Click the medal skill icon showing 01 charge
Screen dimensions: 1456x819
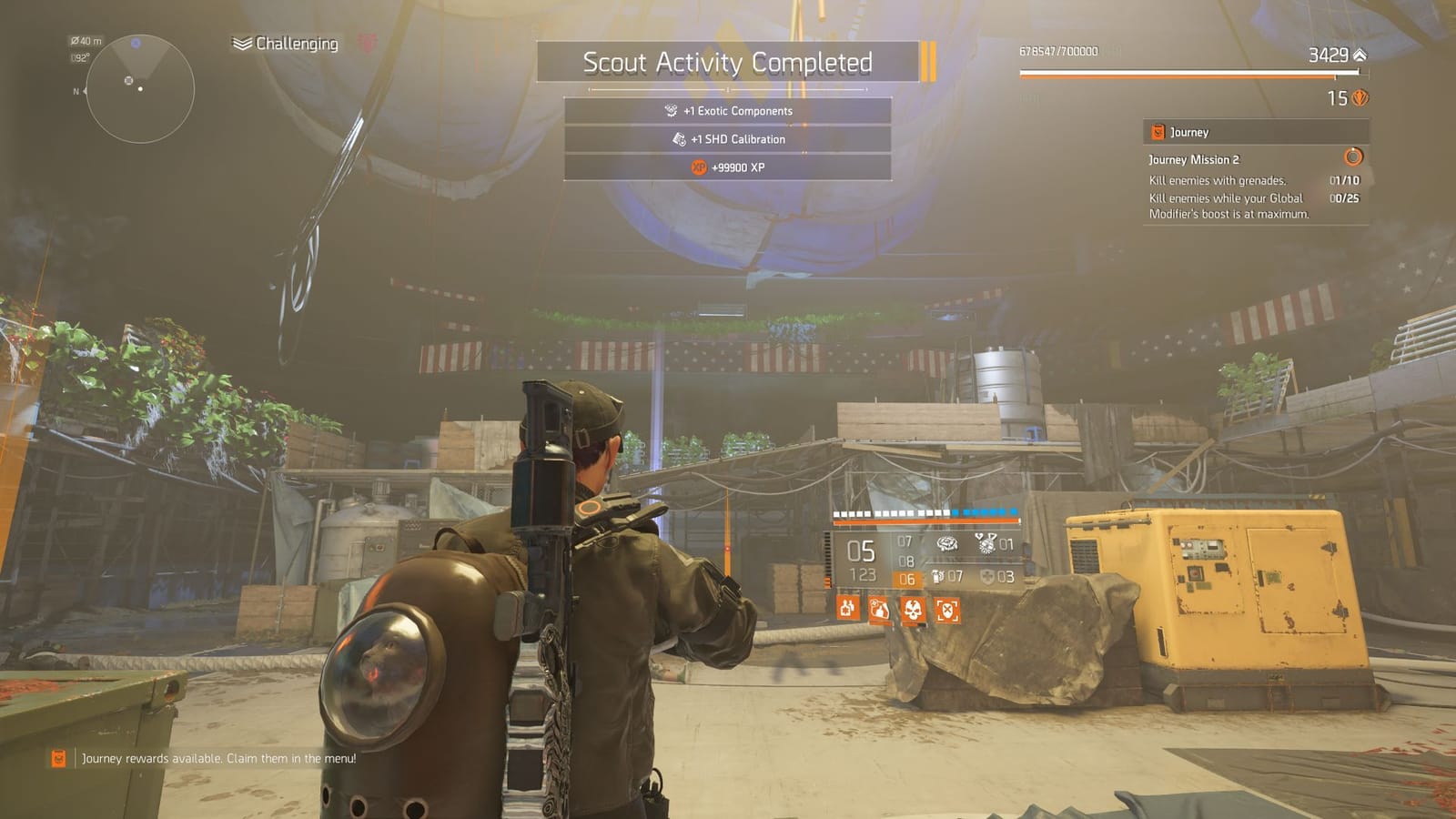(x=986, y=545)
